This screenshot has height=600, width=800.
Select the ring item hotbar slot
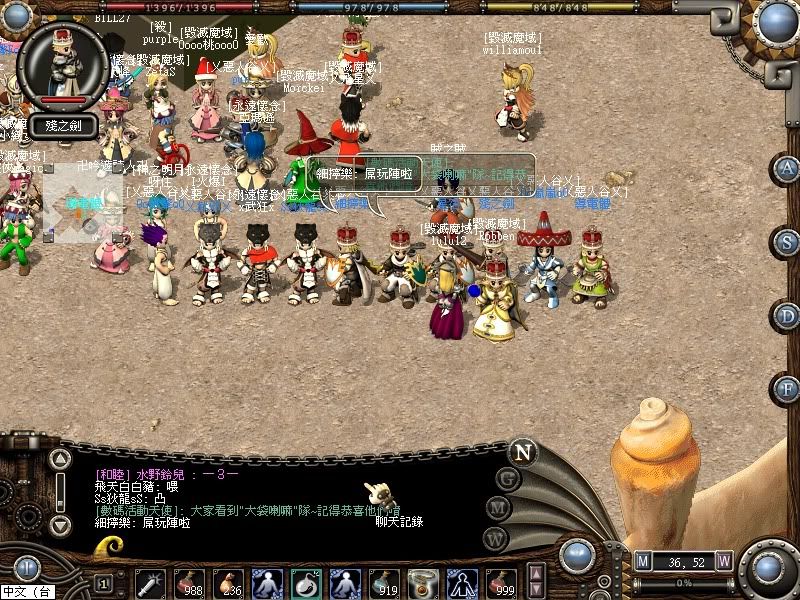coord(423,582)
